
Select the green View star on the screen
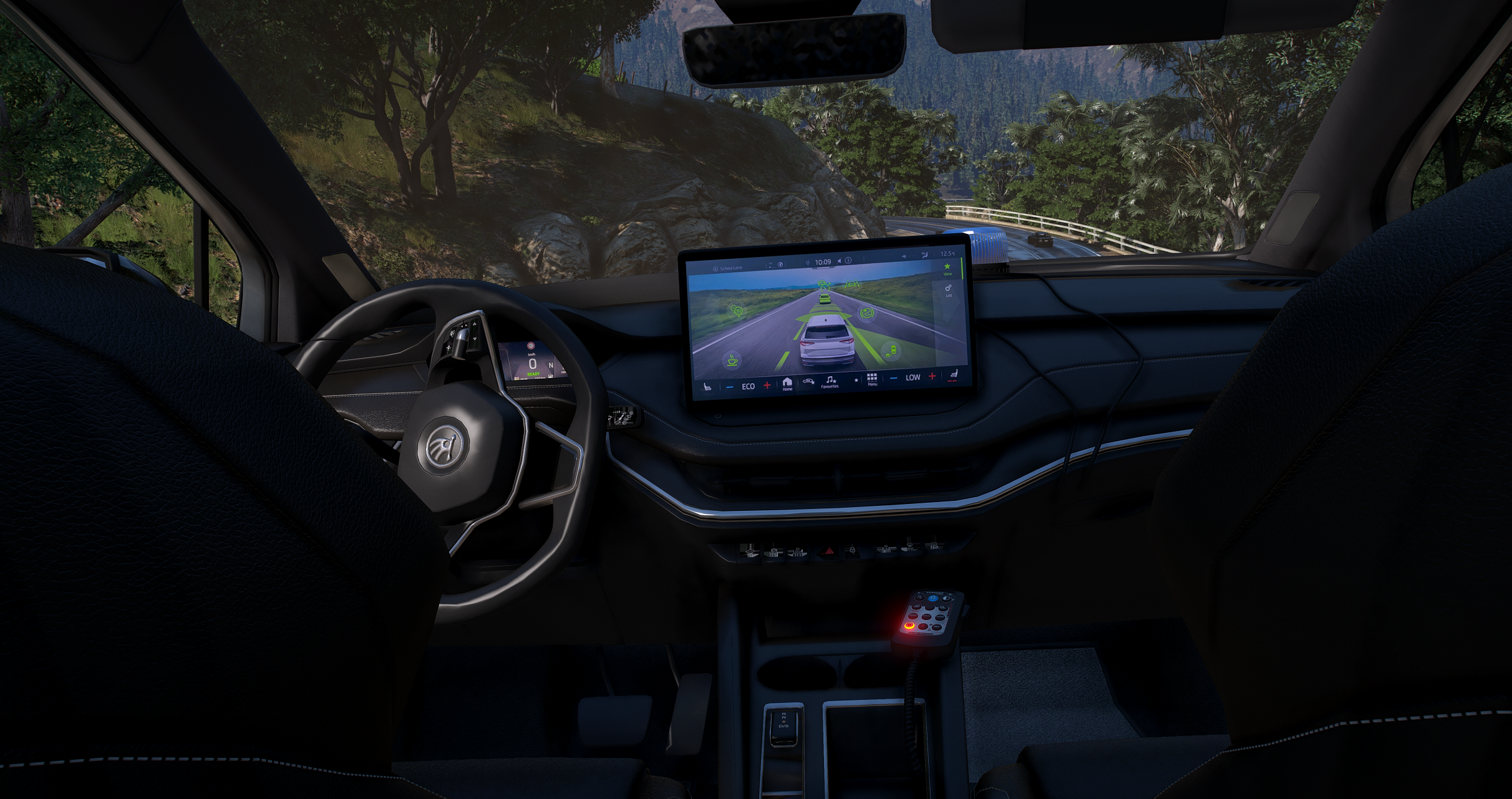click(947, 266)
